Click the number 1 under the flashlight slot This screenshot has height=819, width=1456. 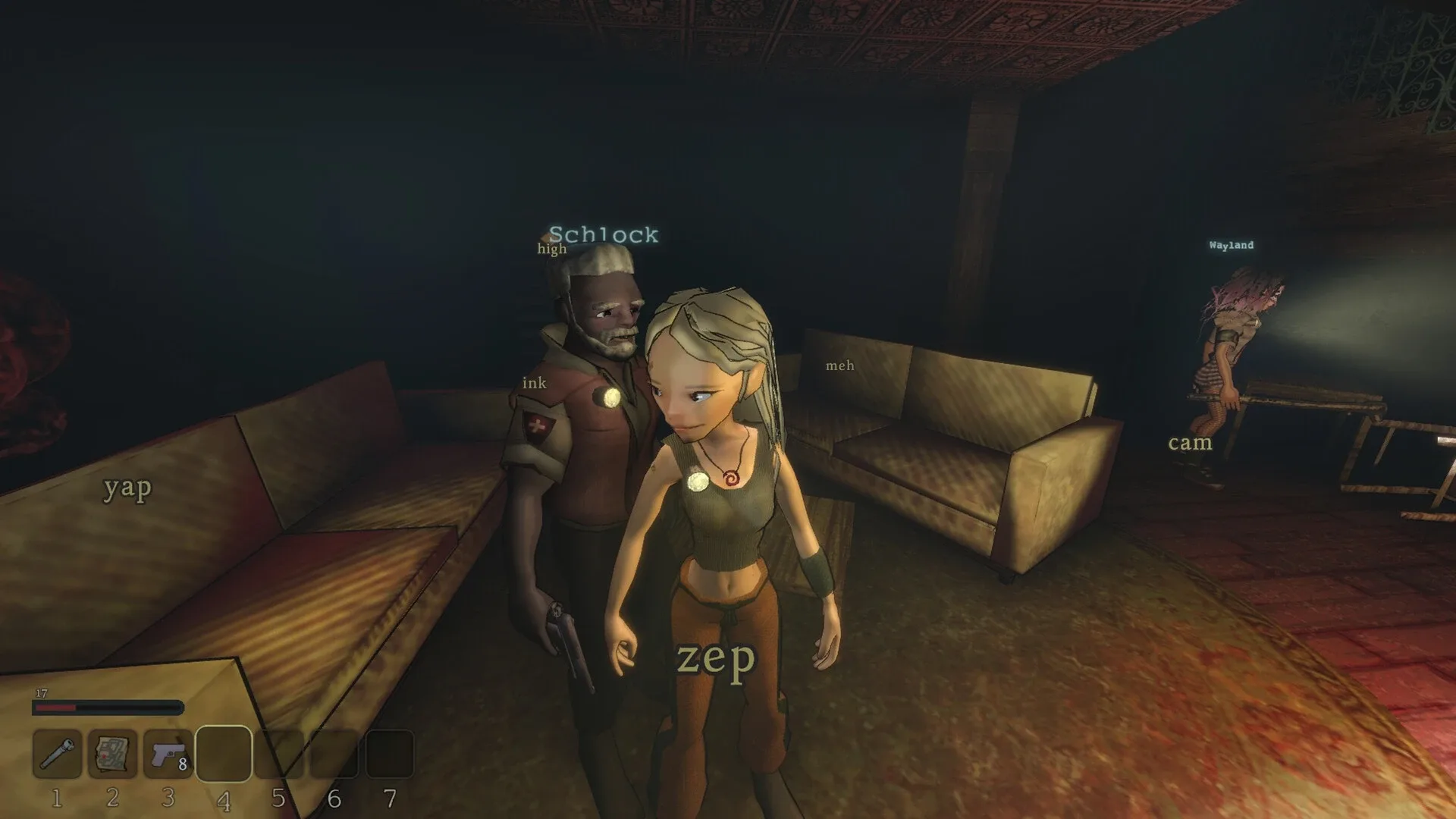[x=57, y=798]
